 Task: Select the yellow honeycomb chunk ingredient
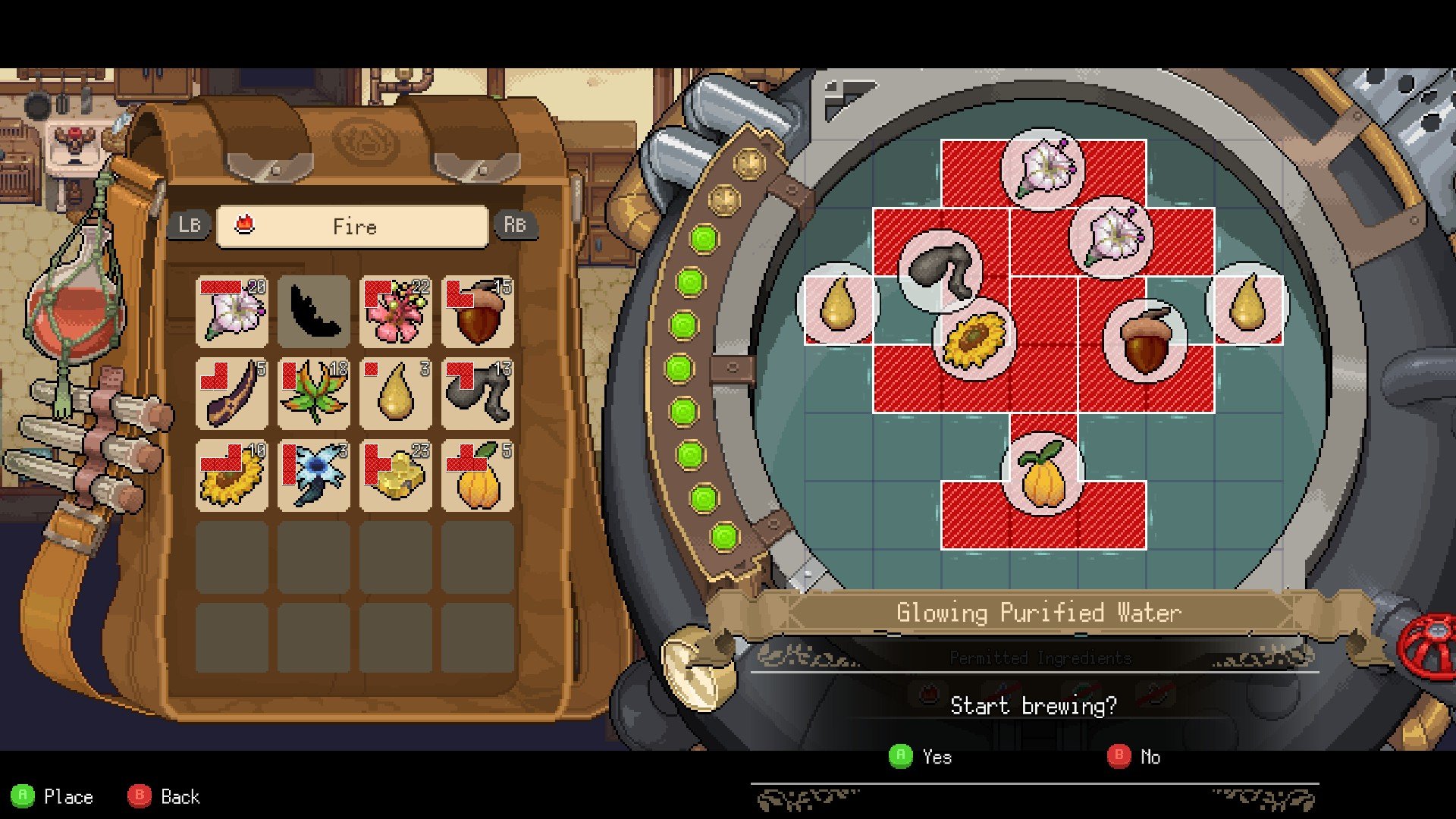(396, 475)
